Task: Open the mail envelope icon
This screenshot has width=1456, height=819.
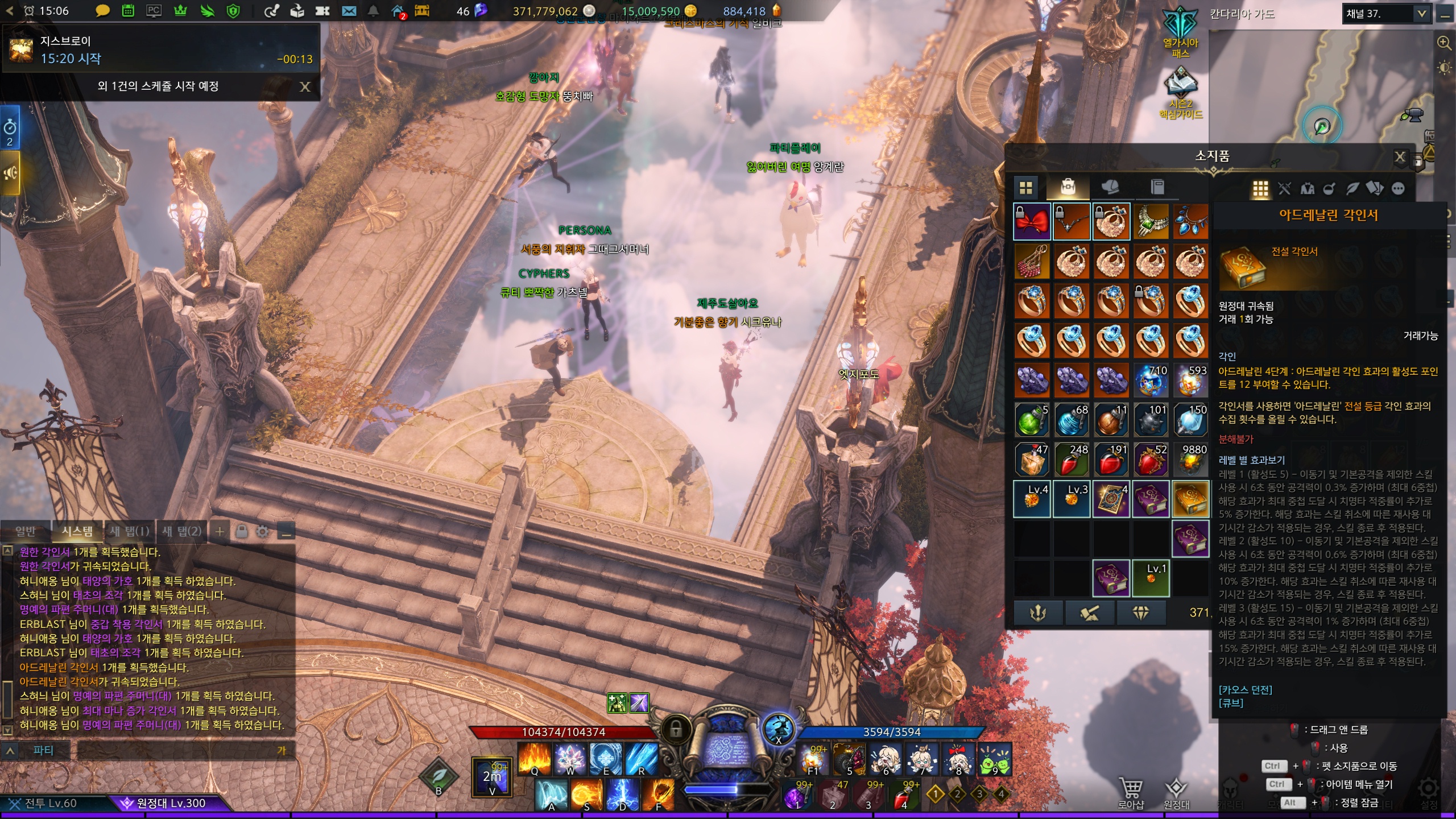Action: (349, 11)
